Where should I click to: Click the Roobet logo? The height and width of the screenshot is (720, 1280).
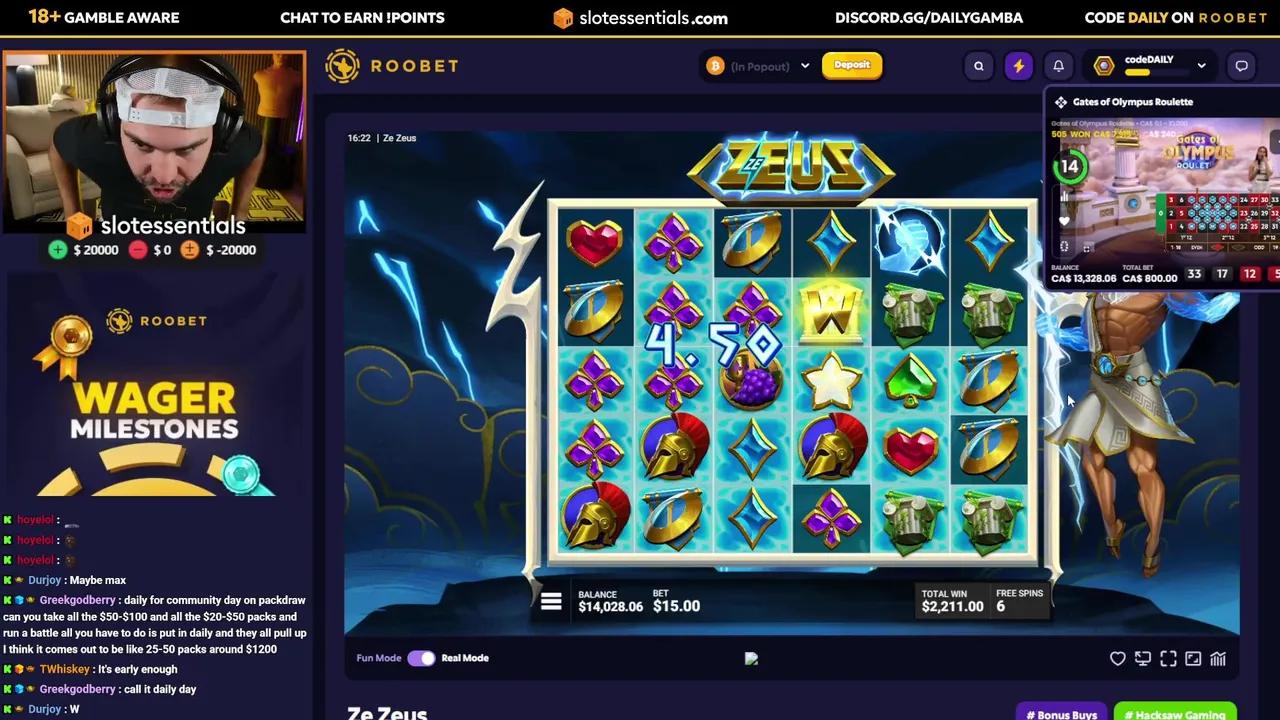click(x=391, y=65)
